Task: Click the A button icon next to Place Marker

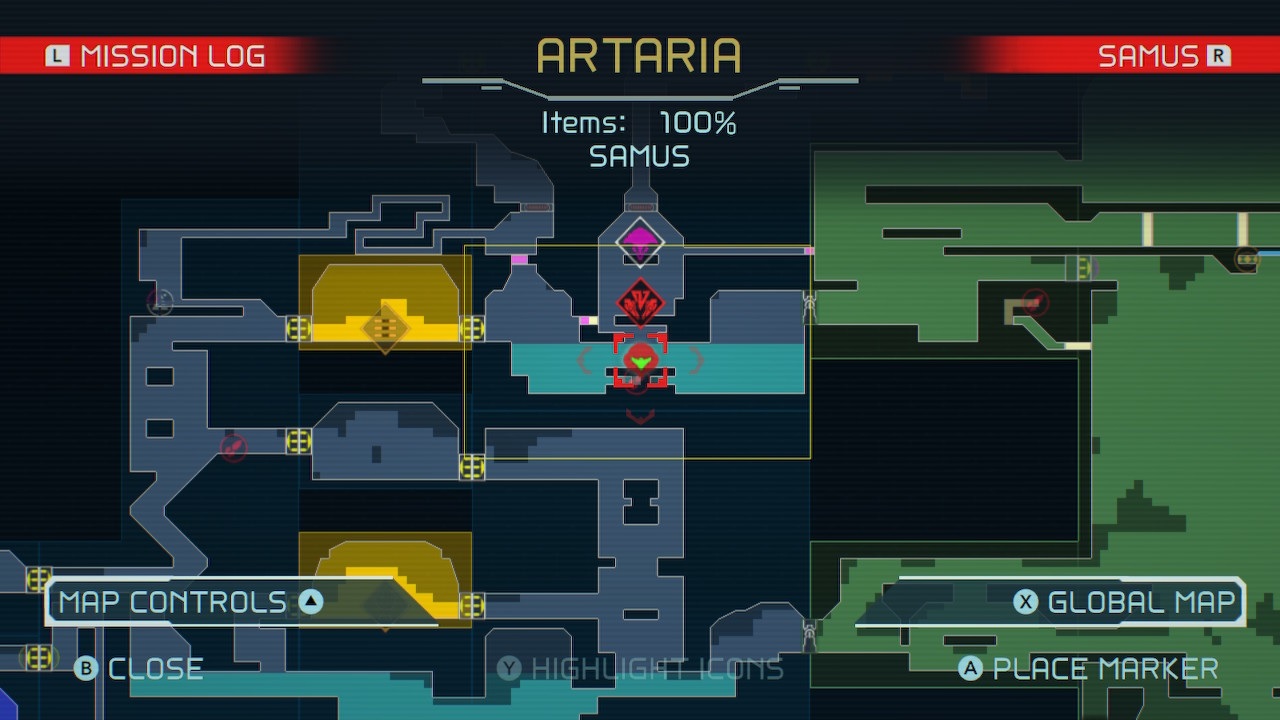Action: tap(968, 668)
